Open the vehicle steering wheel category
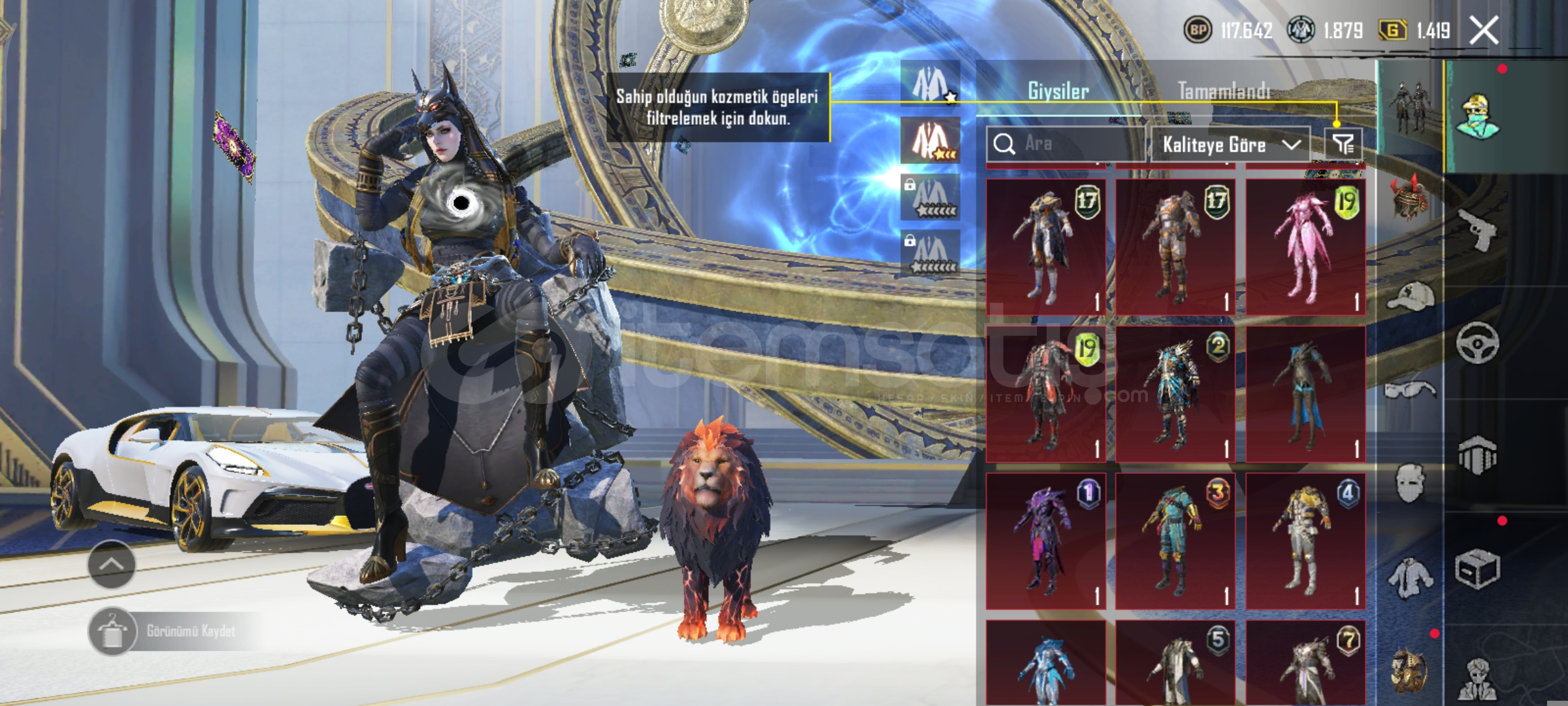 pyautogui.click(x=1478, y=343)
